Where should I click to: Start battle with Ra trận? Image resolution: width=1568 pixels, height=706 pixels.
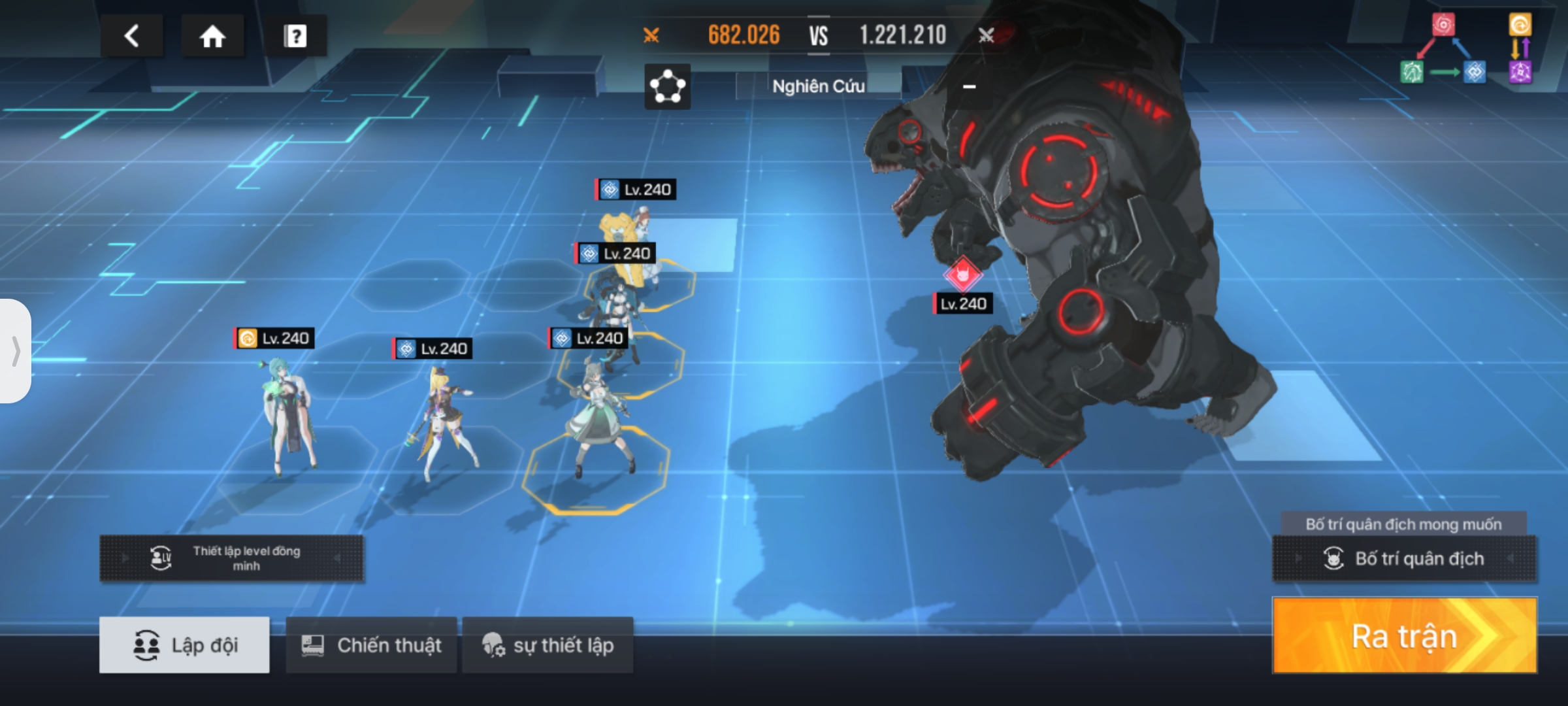click(1405, 635)
